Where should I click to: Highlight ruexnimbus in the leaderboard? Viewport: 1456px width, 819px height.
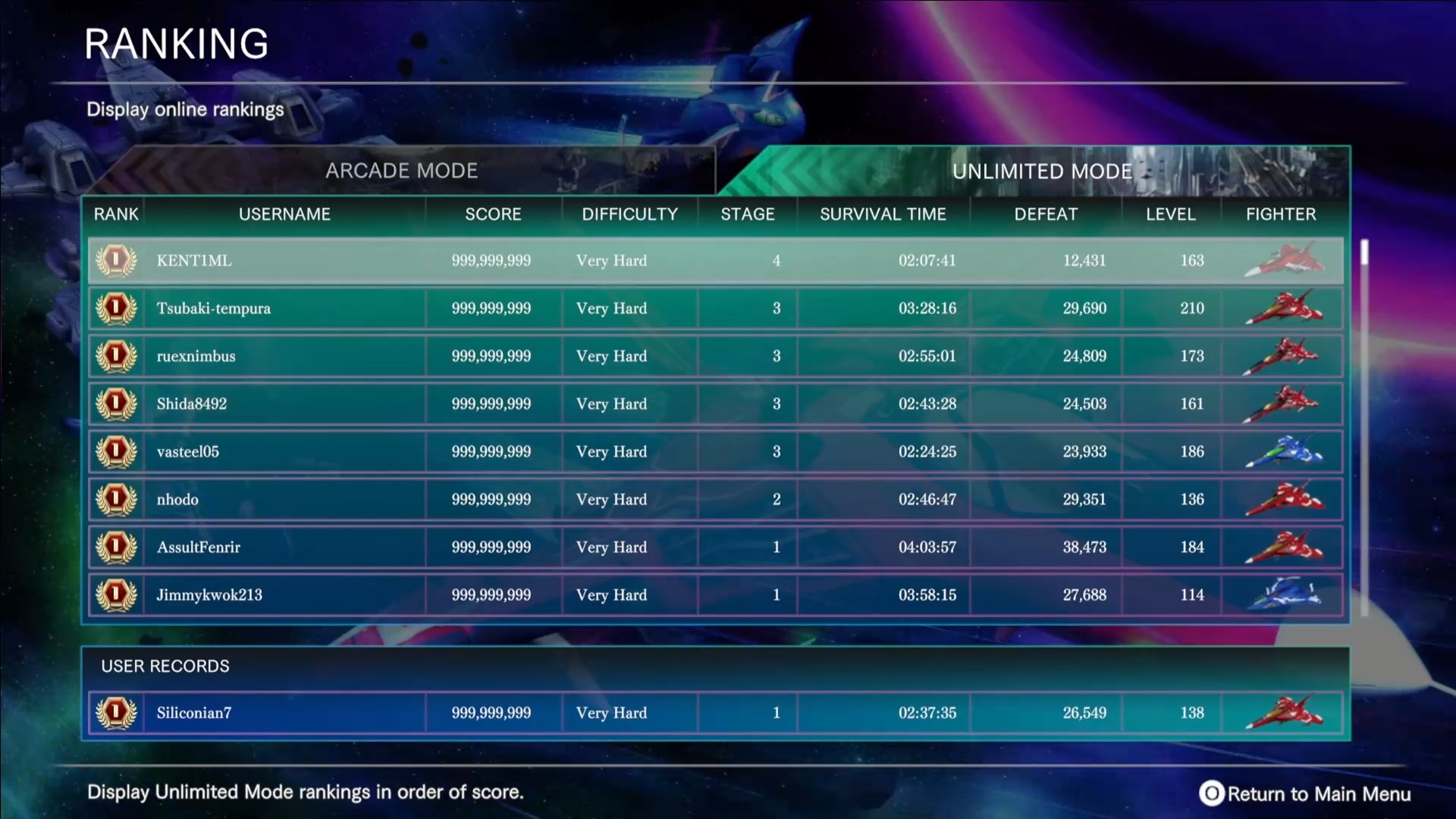point(714,356)
